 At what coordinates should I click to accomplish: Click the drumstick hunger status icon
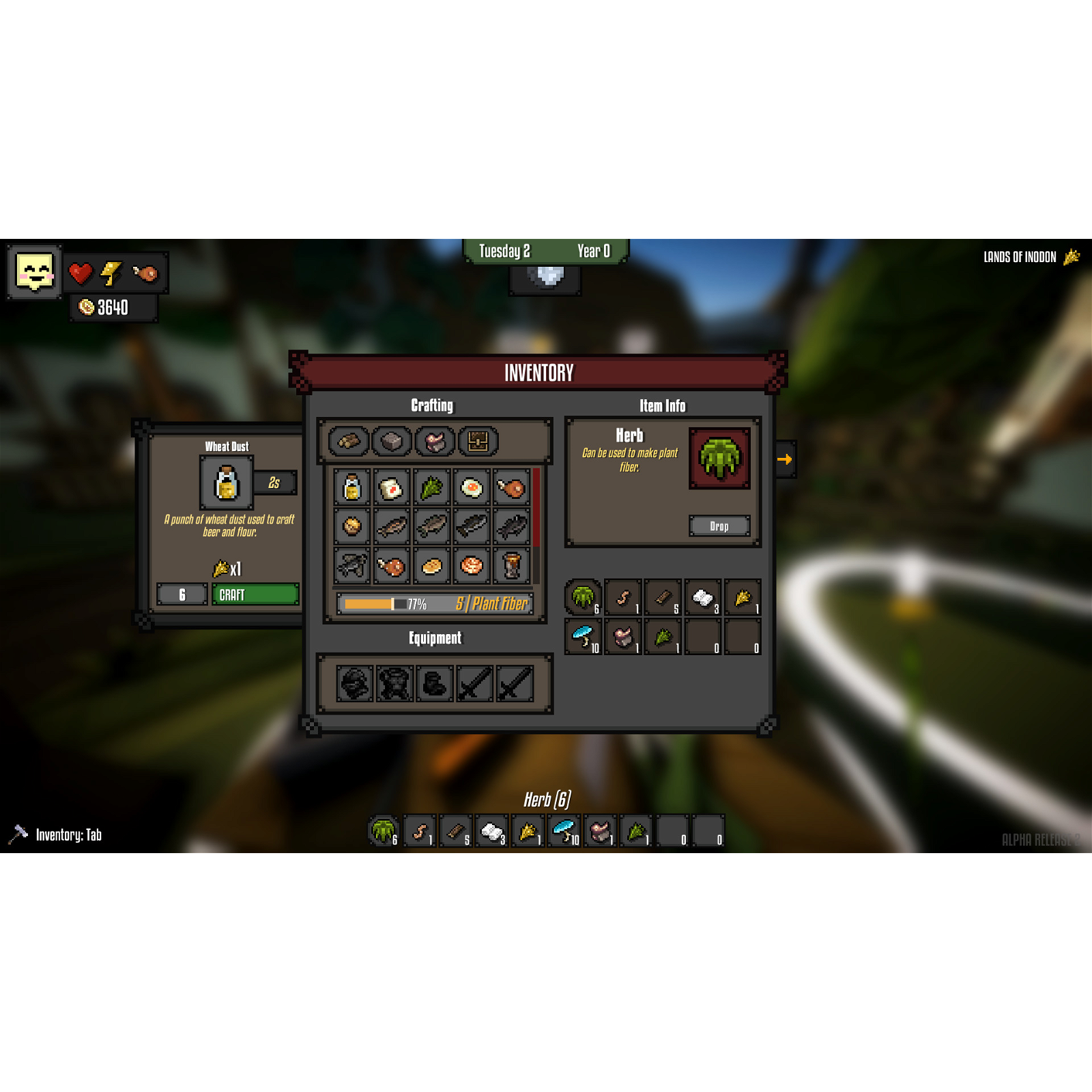145,273
